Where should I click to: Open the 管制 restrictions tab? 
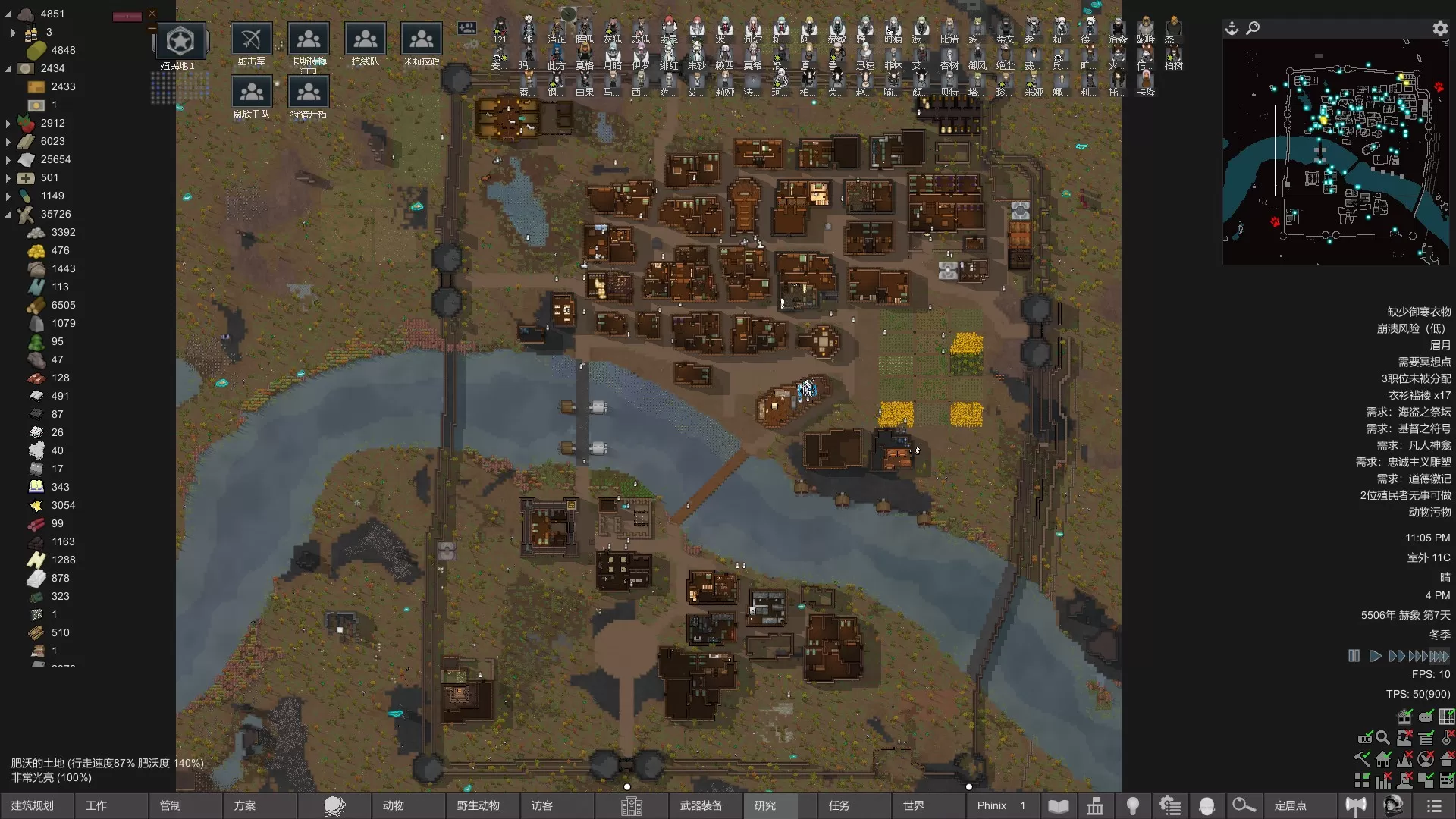coord(171,805)
